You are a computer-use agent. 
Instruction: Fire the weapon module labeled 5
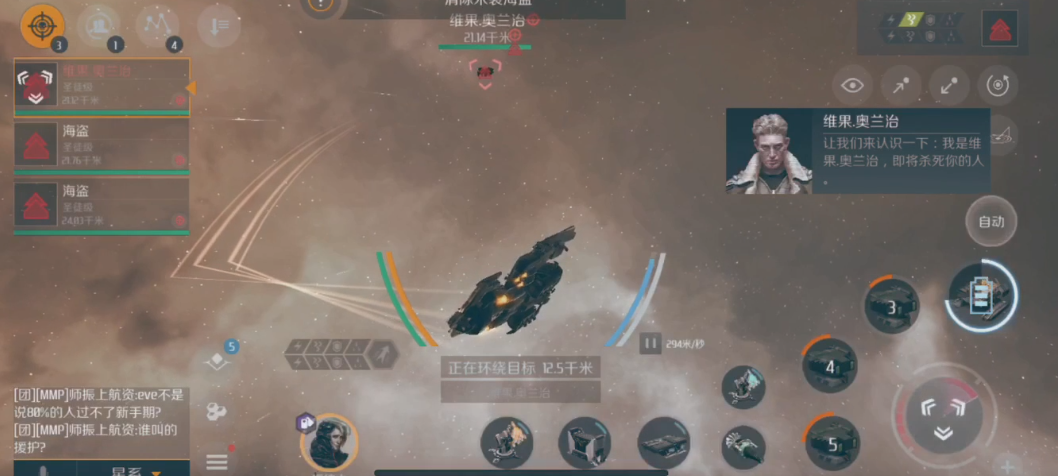[832, 442]
